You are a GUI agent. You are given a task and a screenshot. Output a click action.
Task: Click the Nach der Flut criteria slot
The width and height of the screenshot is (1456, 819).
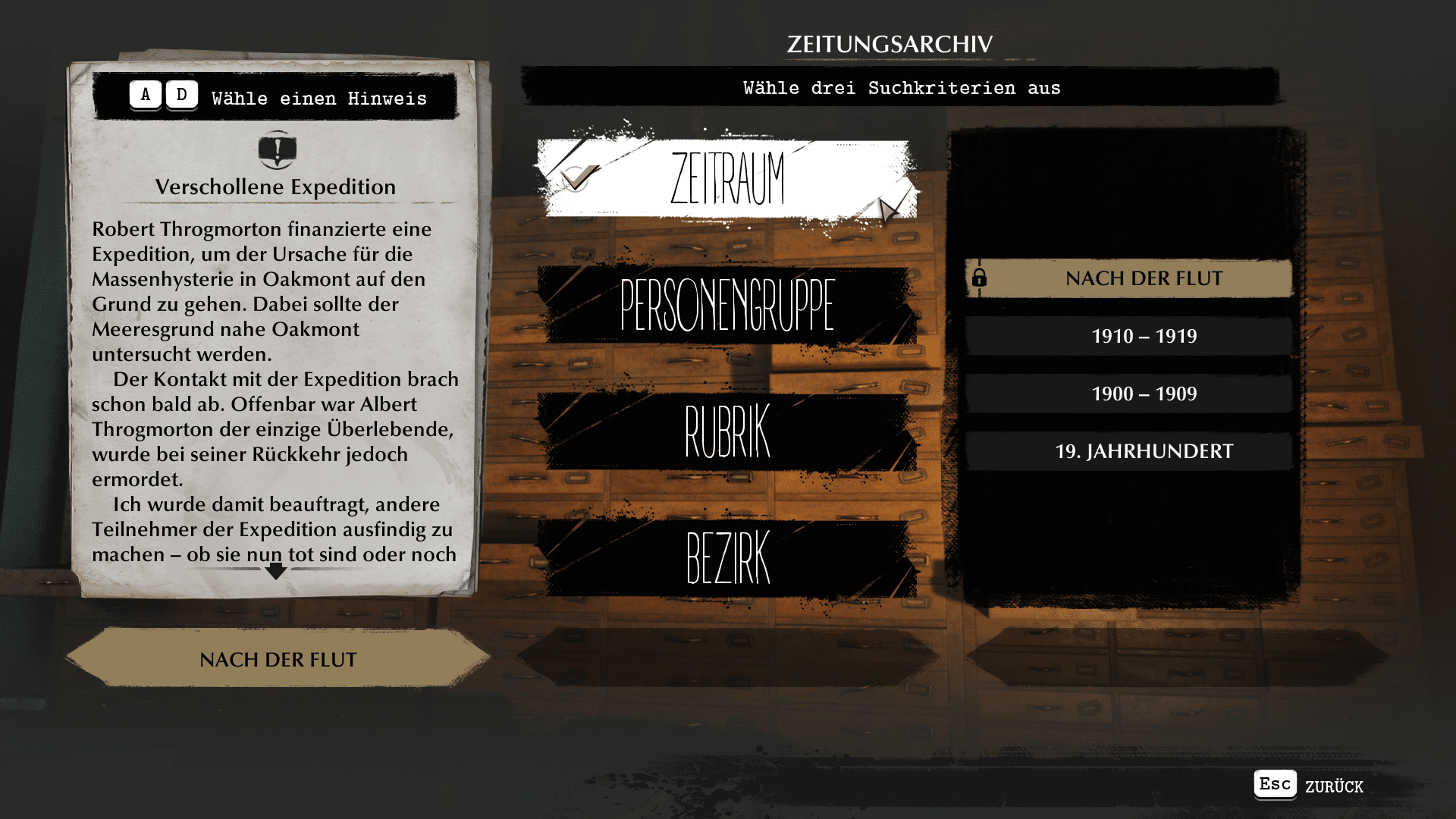click(x=278, y=659)
